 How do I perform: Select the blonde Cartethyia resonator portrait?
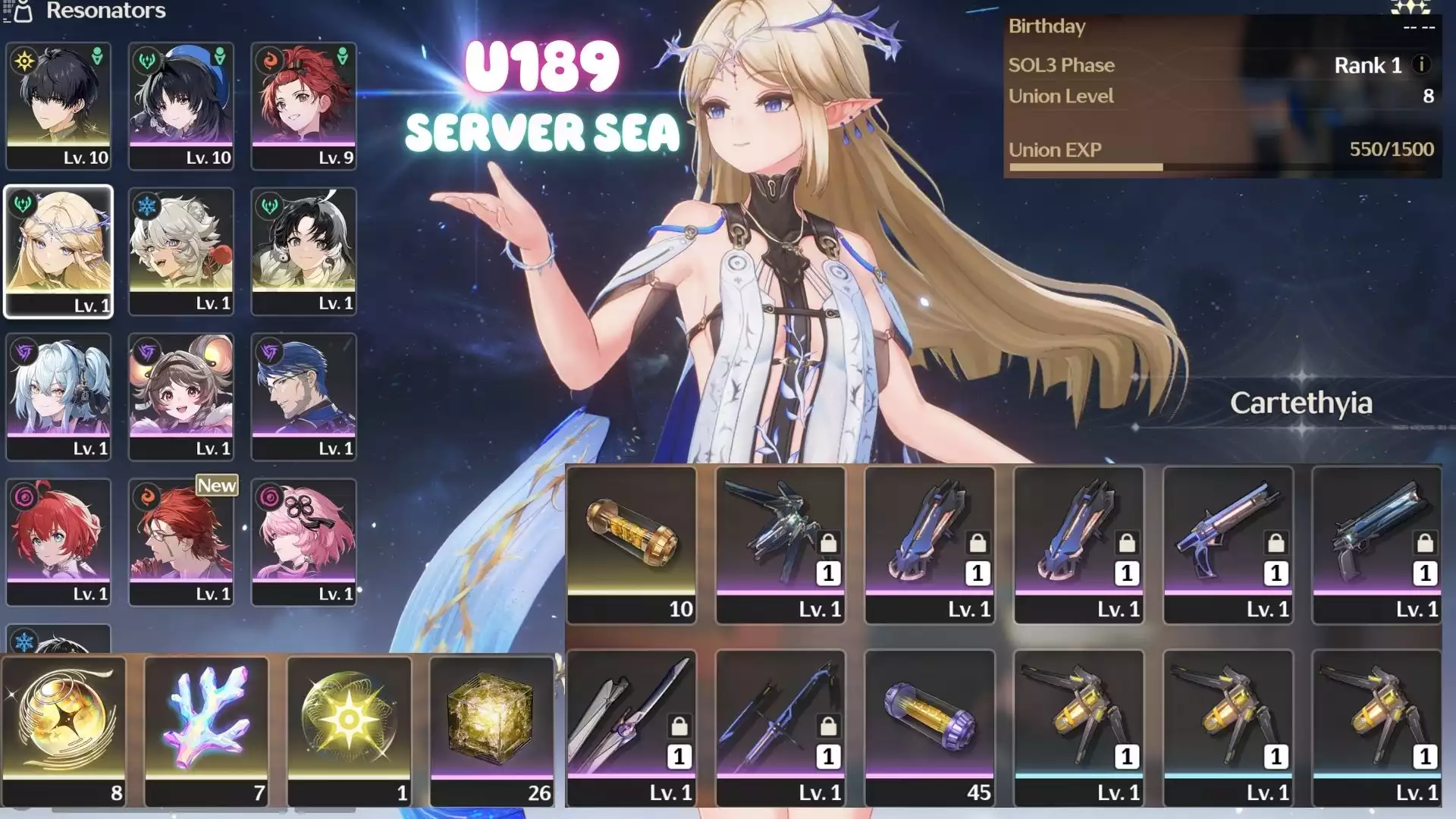pyautogui.click(x=58, y=250)
